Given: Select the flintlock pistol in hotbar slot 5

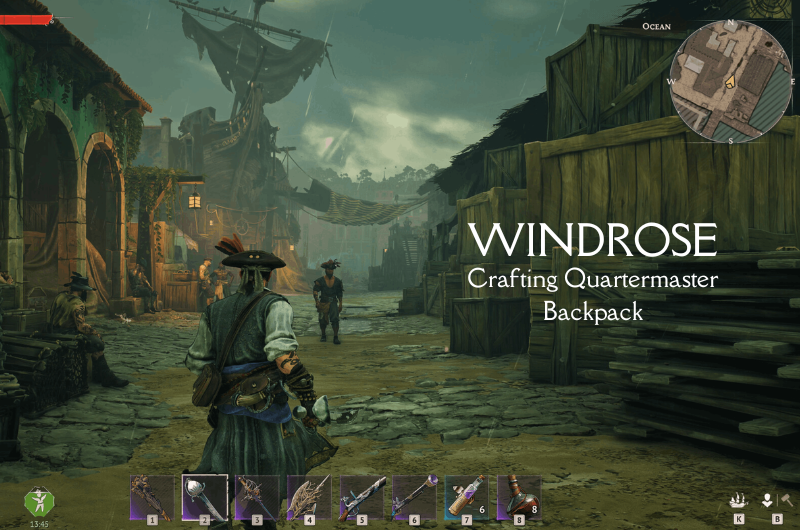Looking at the screenshot, I should [x=361, y=496].
